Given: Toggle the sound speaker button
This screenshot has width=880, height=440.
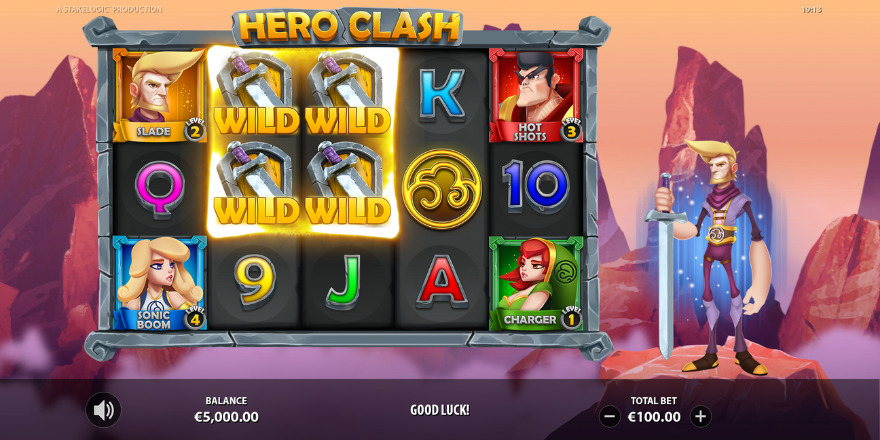Looking at the screenshot, I should pos(102,410).
